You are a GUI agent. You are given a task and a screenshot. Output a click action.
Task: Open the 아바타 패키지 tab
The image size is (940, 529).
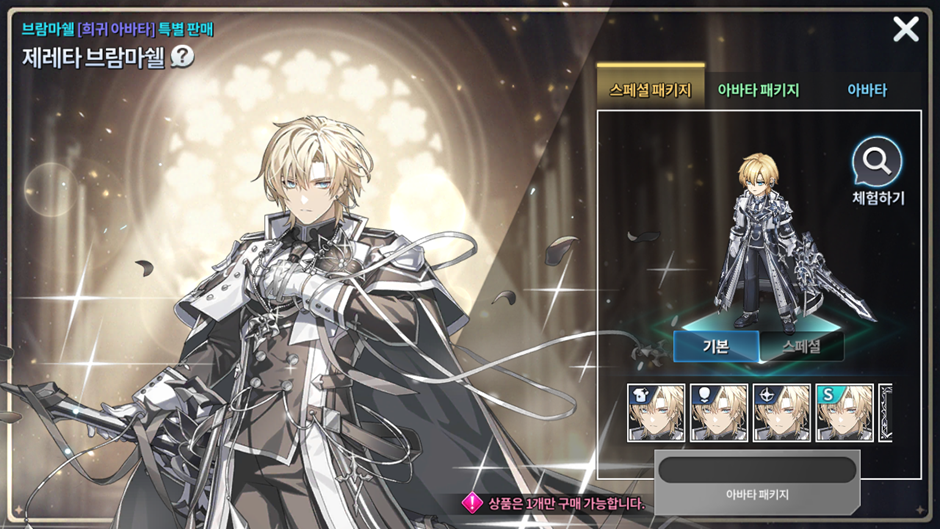(x=758, y=90)
